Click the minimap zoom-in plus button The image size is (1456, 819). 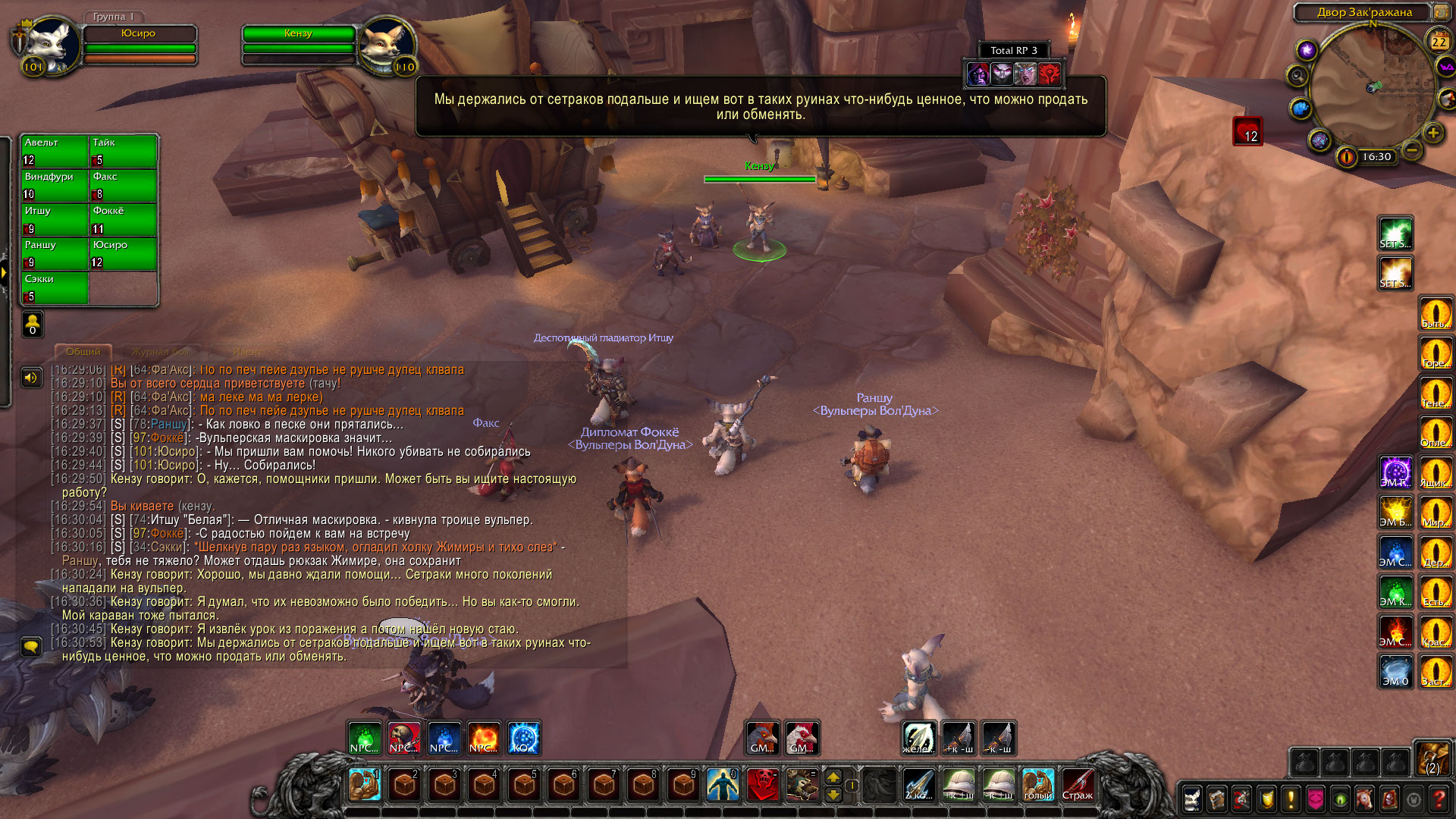(x=1432, y=133)
